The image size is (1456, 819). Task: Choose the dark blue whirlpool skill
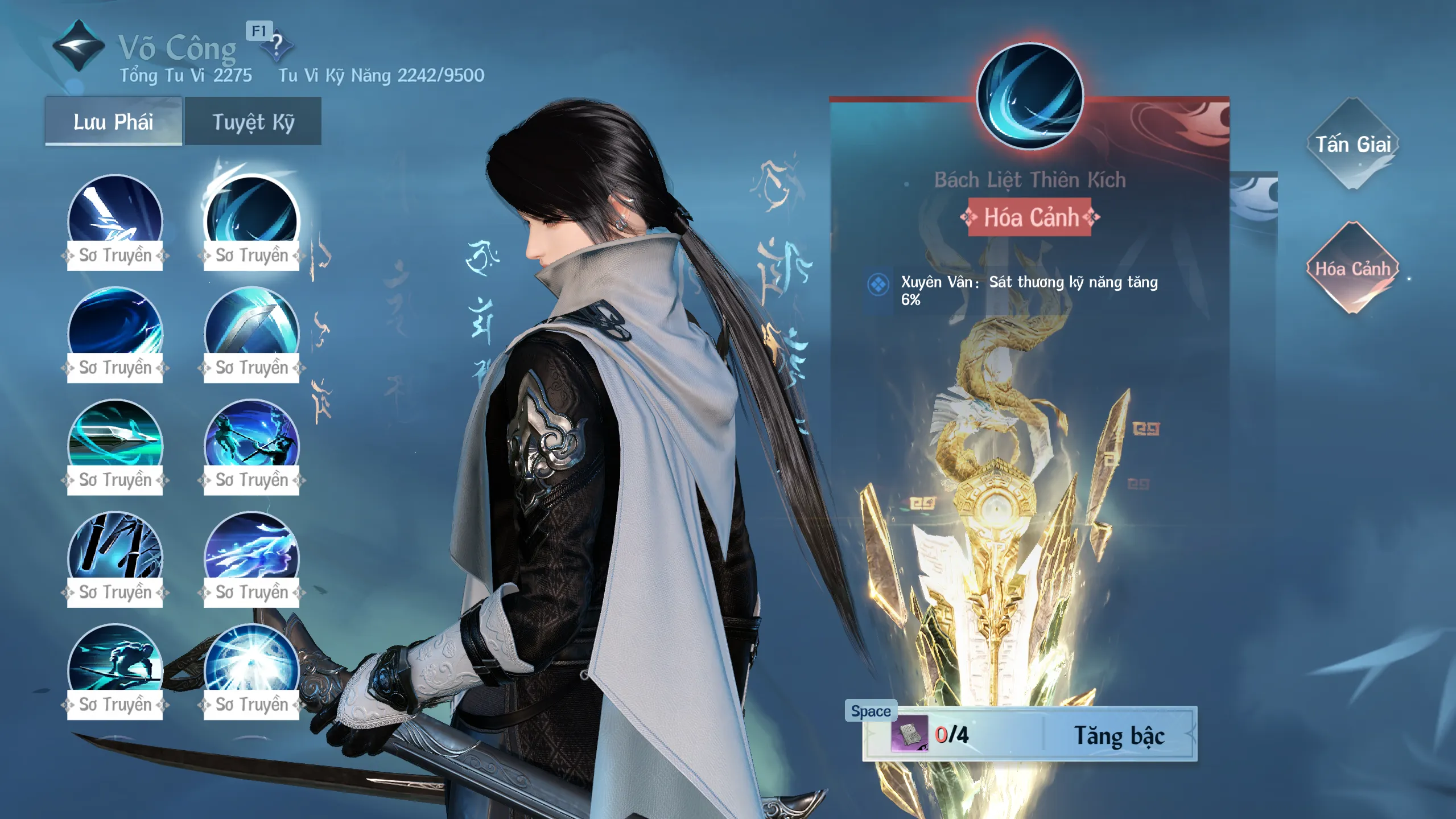(x=115, y=326)
